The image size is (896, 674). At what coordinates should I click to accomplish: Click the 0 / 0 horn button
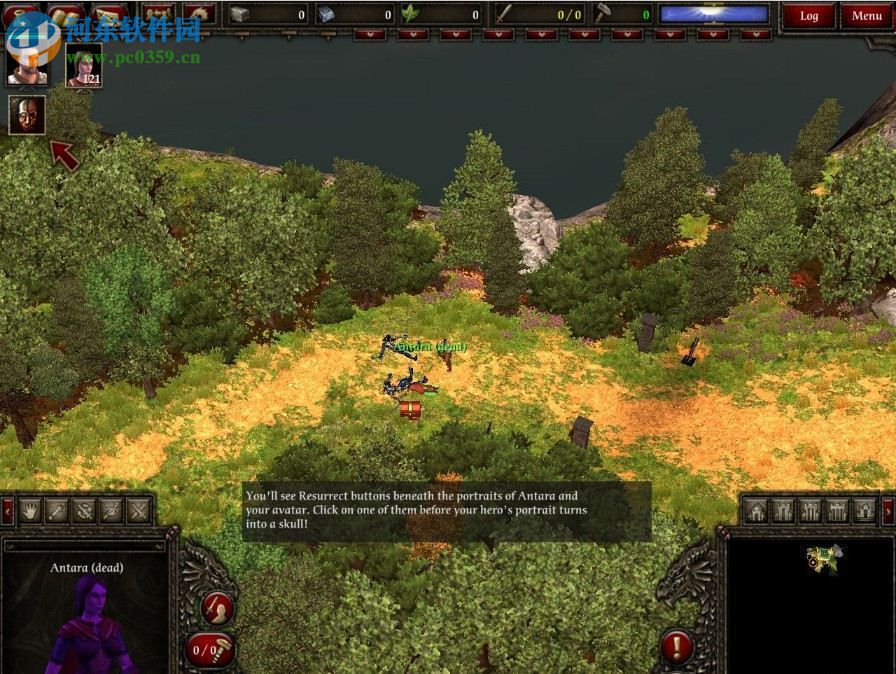point(210,650)
